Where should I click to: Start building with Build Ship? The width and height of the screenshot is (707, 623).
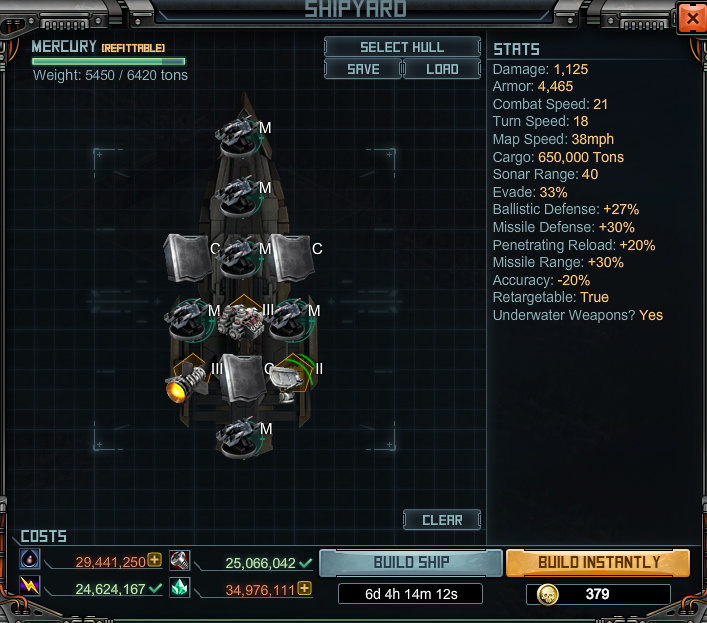[x=410, y=562]
